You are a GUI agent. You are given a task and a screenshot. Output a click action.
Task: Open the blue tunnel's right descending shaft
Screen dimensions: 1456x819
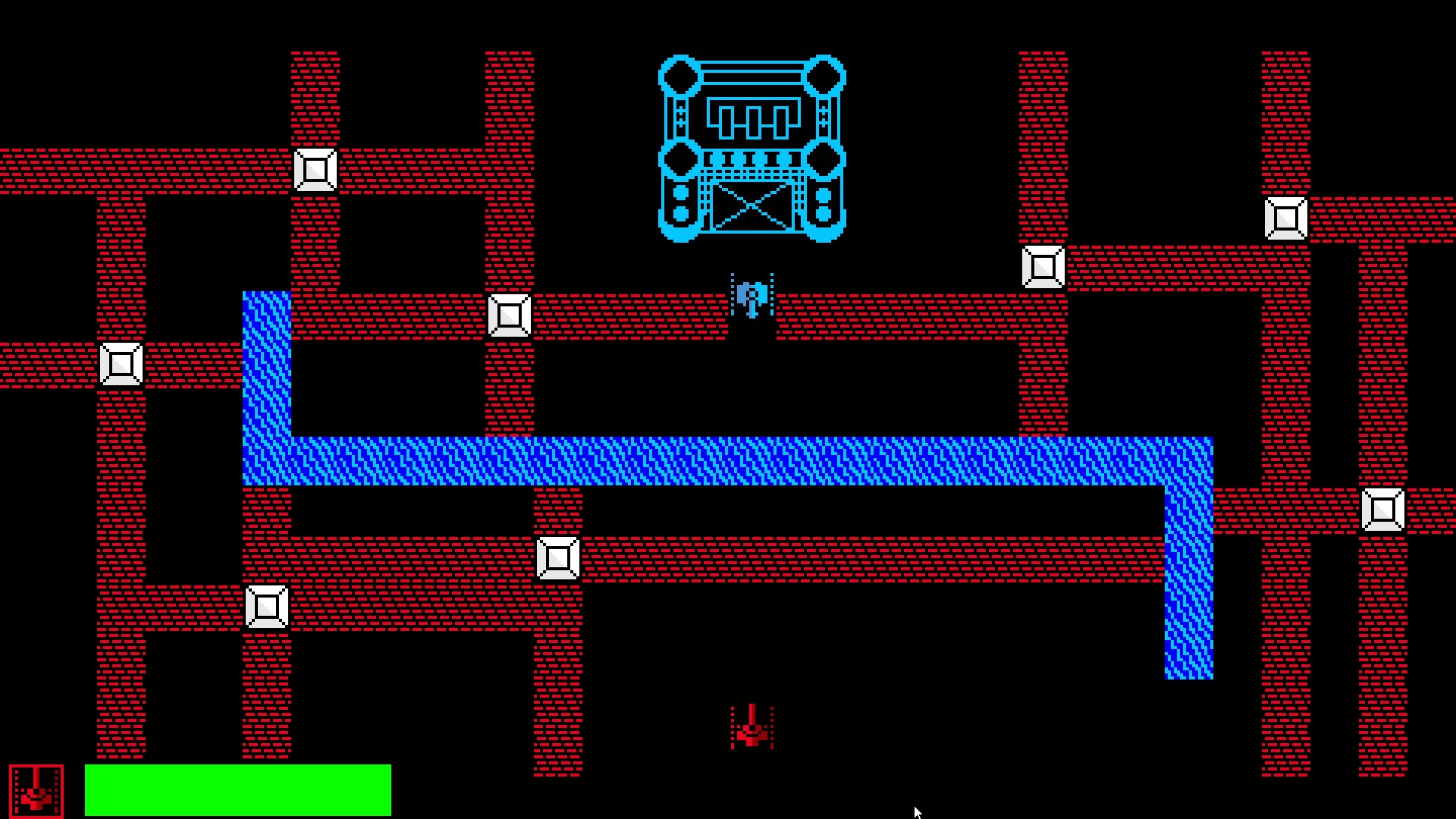(x=1188, y=599)
